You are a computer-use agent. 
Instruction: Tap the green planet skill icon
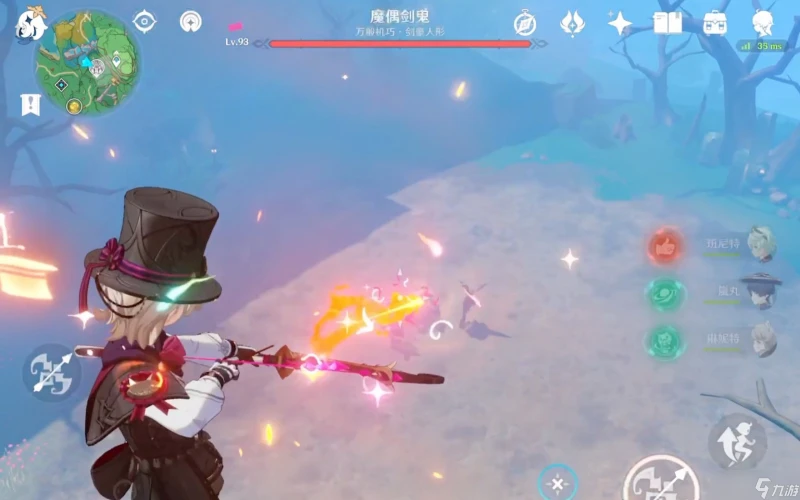664,294
